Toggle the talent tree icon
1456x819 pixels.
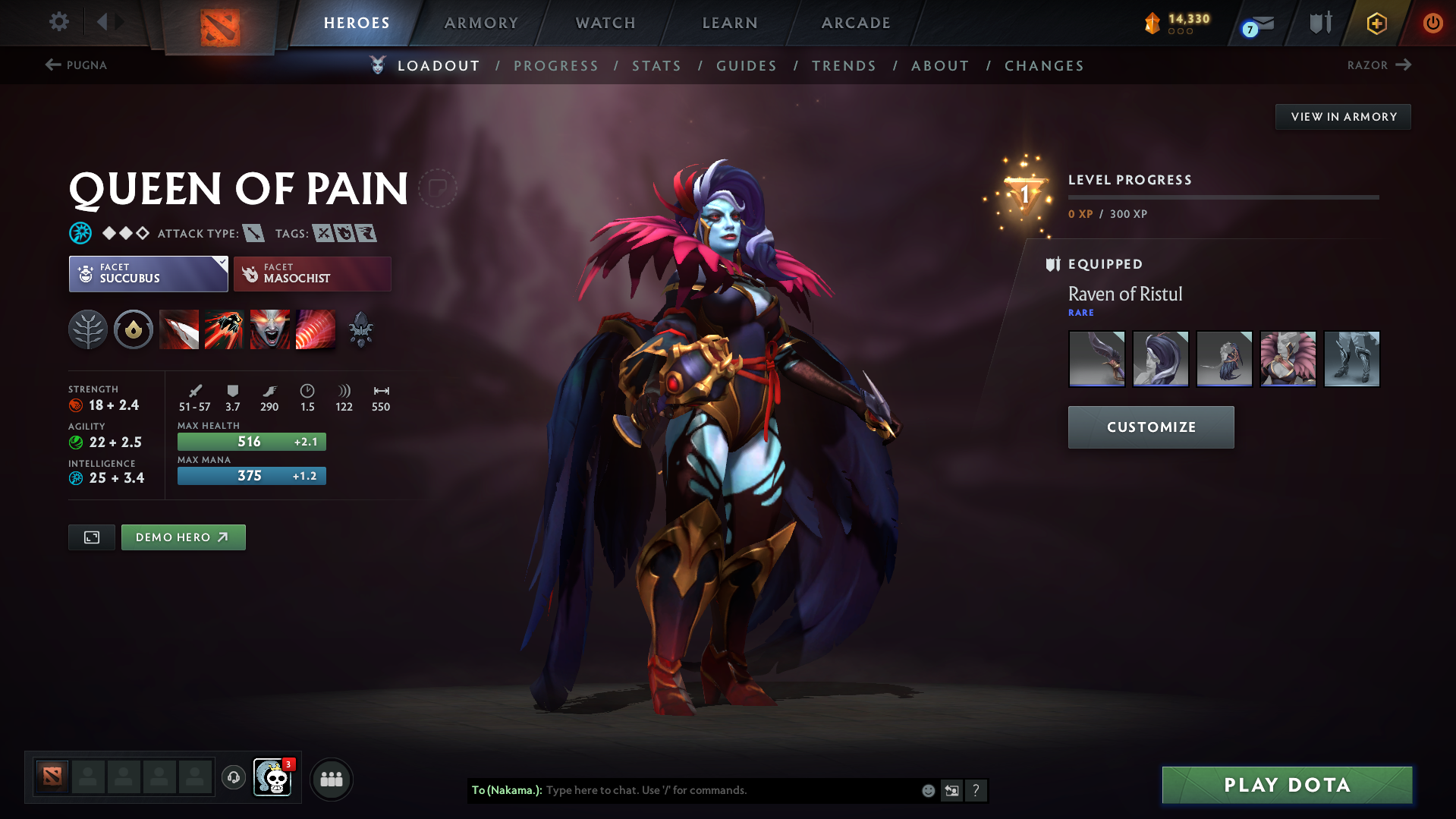(x=88, y=329)
